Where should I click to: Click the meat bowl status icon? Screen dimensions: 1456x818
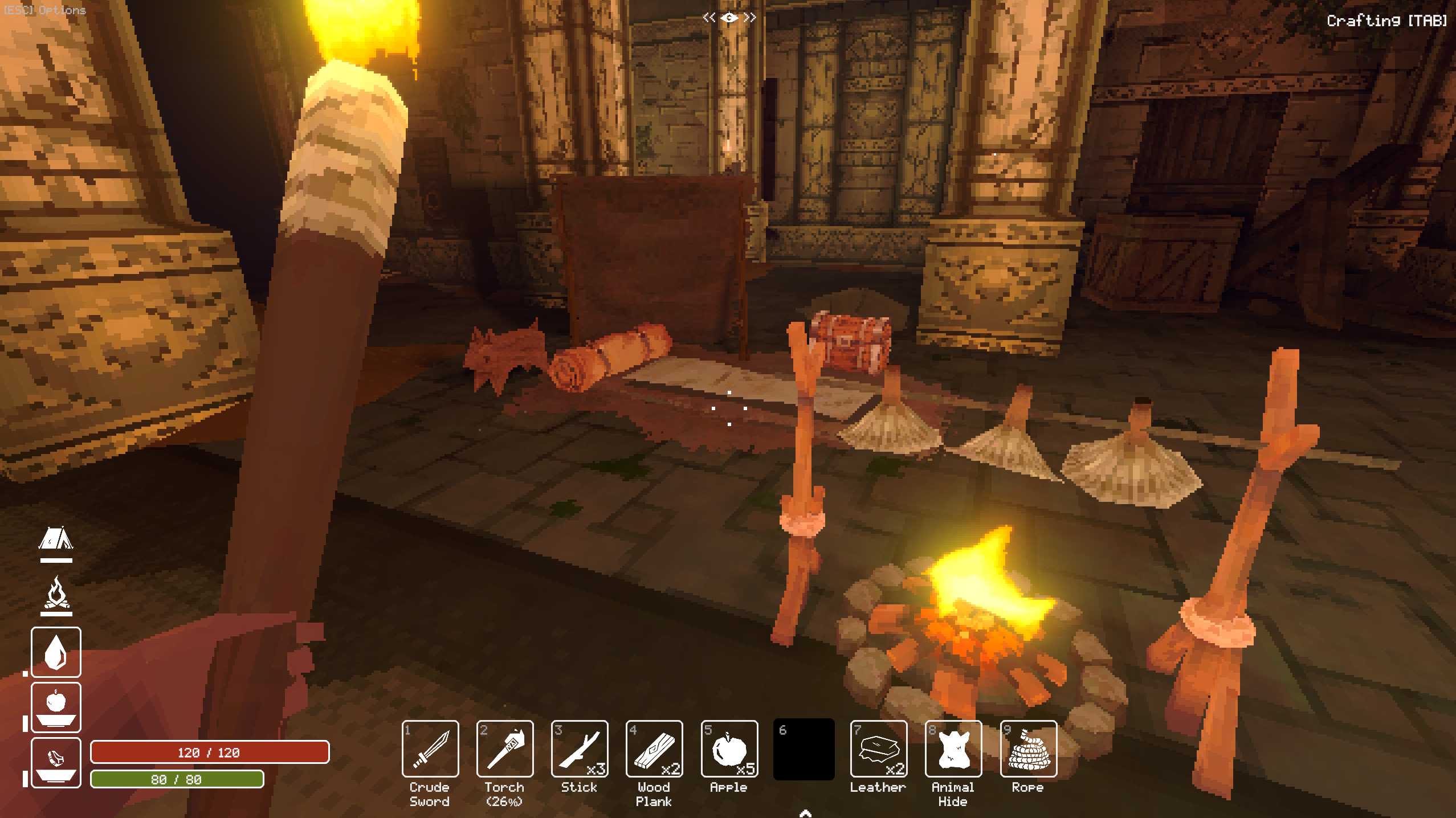point(56,762)
